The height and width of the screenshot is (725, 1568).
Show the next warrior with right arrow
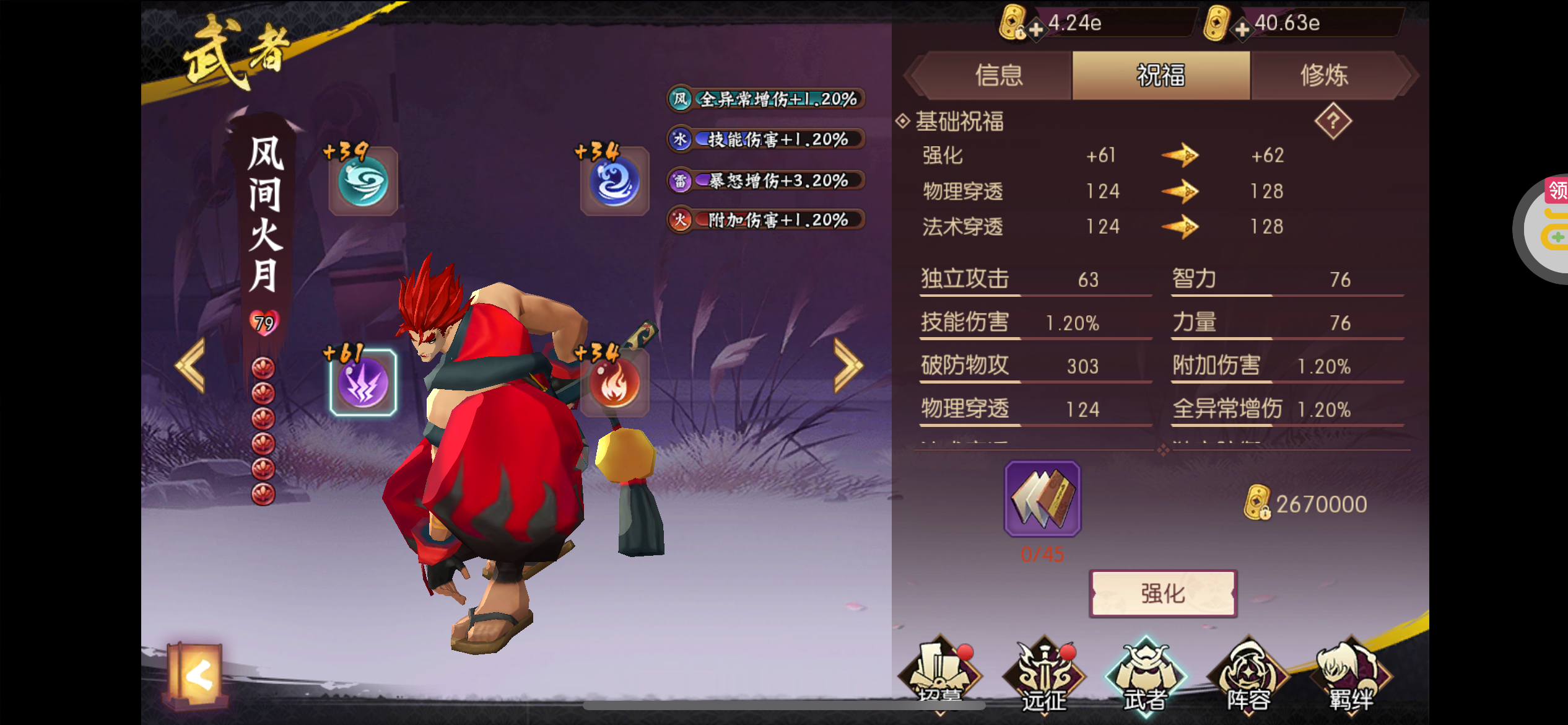click(847, 366)
